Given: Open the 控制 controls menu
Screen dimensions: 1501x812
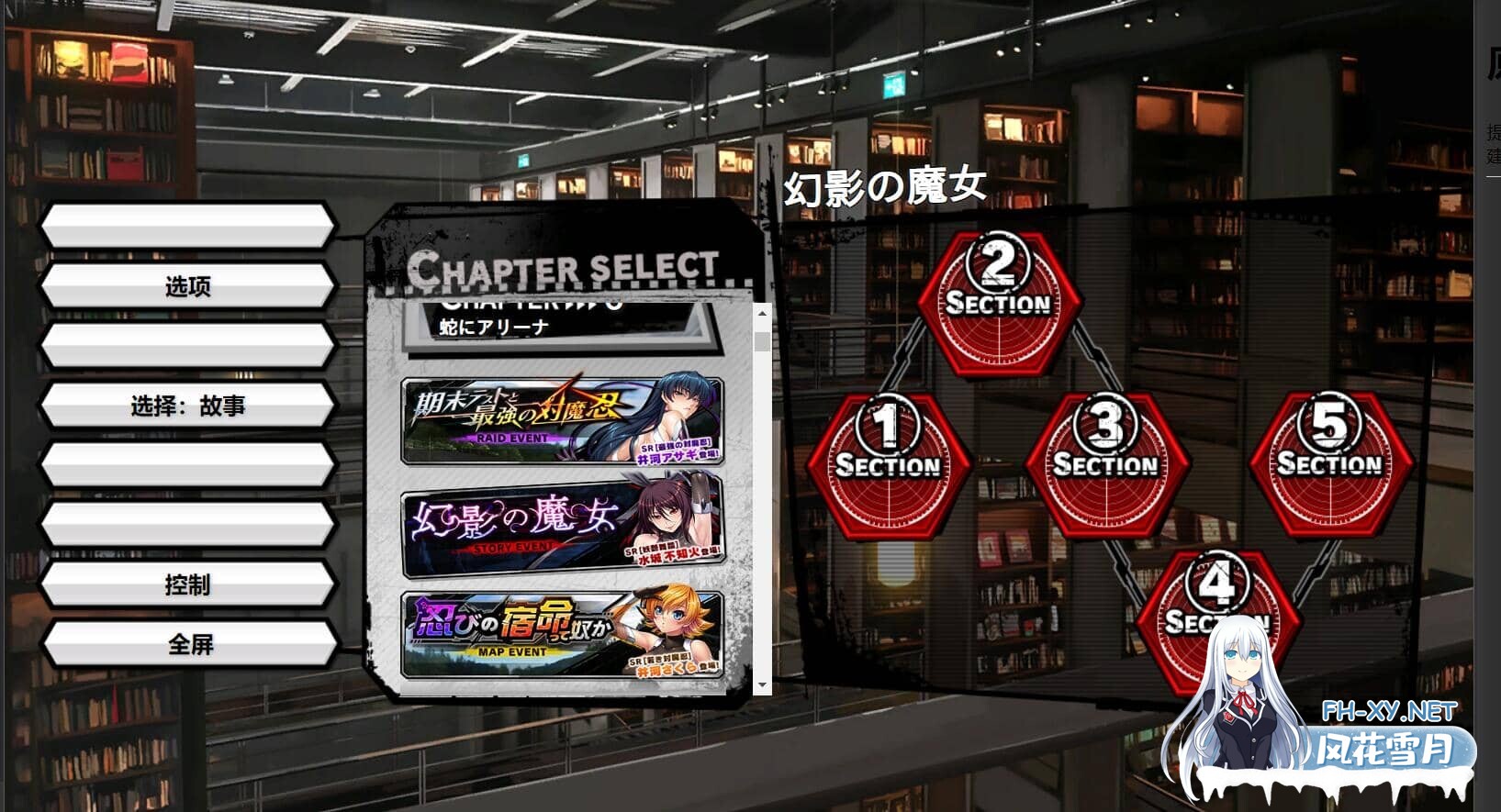Looking at the screenshot, I should tap(188, 584).
